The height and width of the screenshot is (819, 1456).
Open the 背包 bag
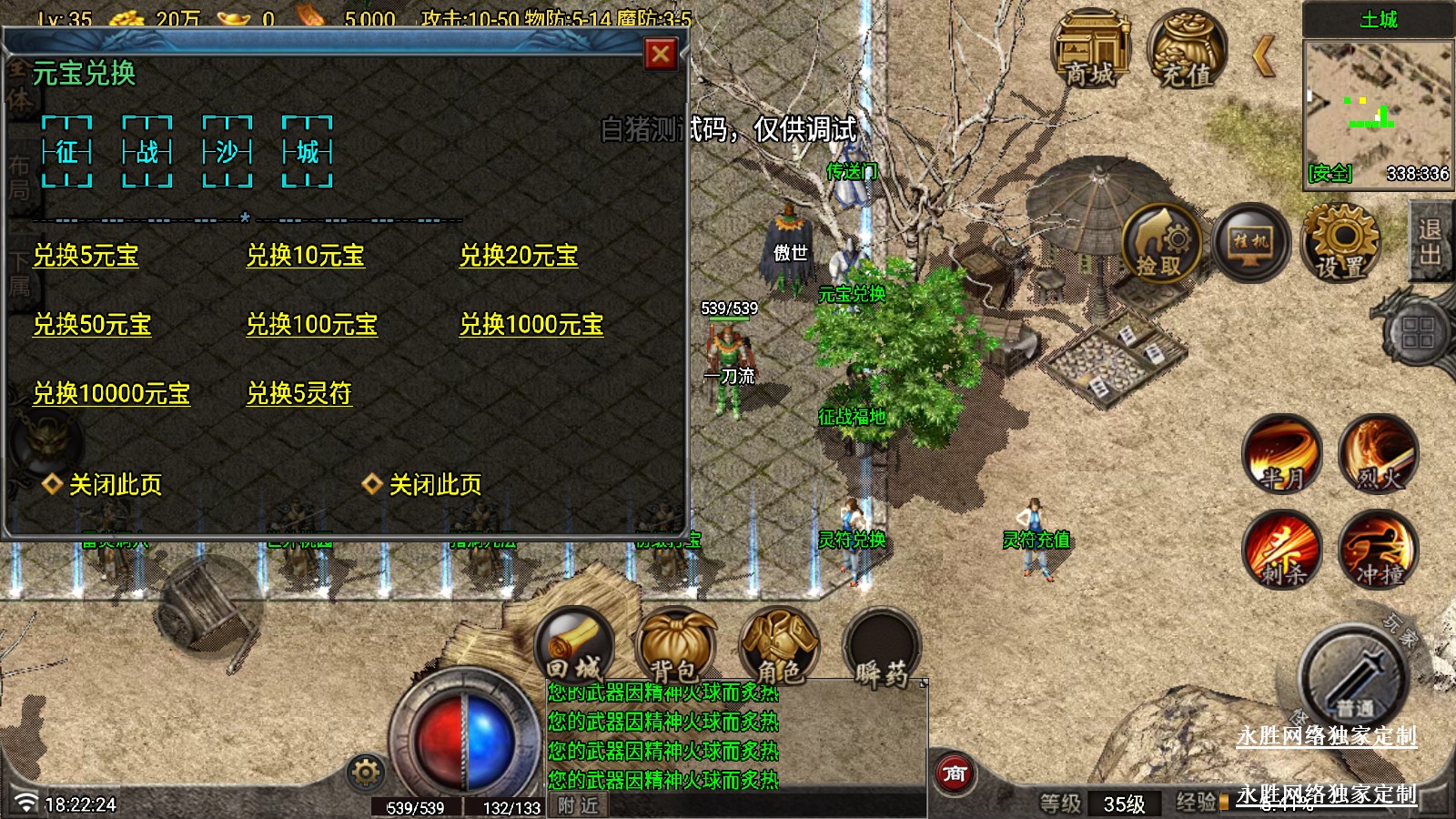click(x=675, y=646)
